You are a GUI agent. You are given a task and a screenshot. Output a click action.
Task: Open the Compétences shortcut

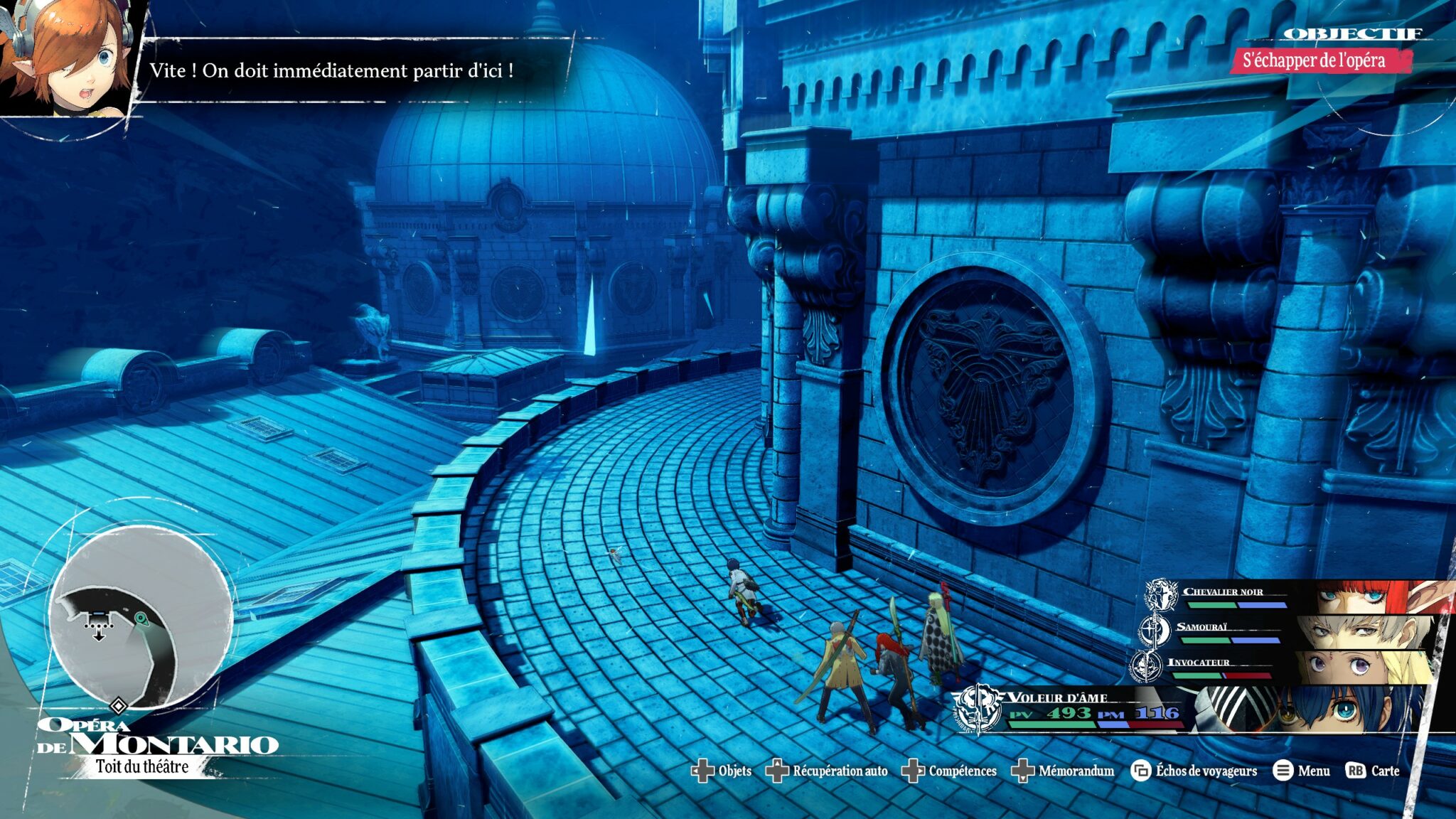click(x=949, y=771)
